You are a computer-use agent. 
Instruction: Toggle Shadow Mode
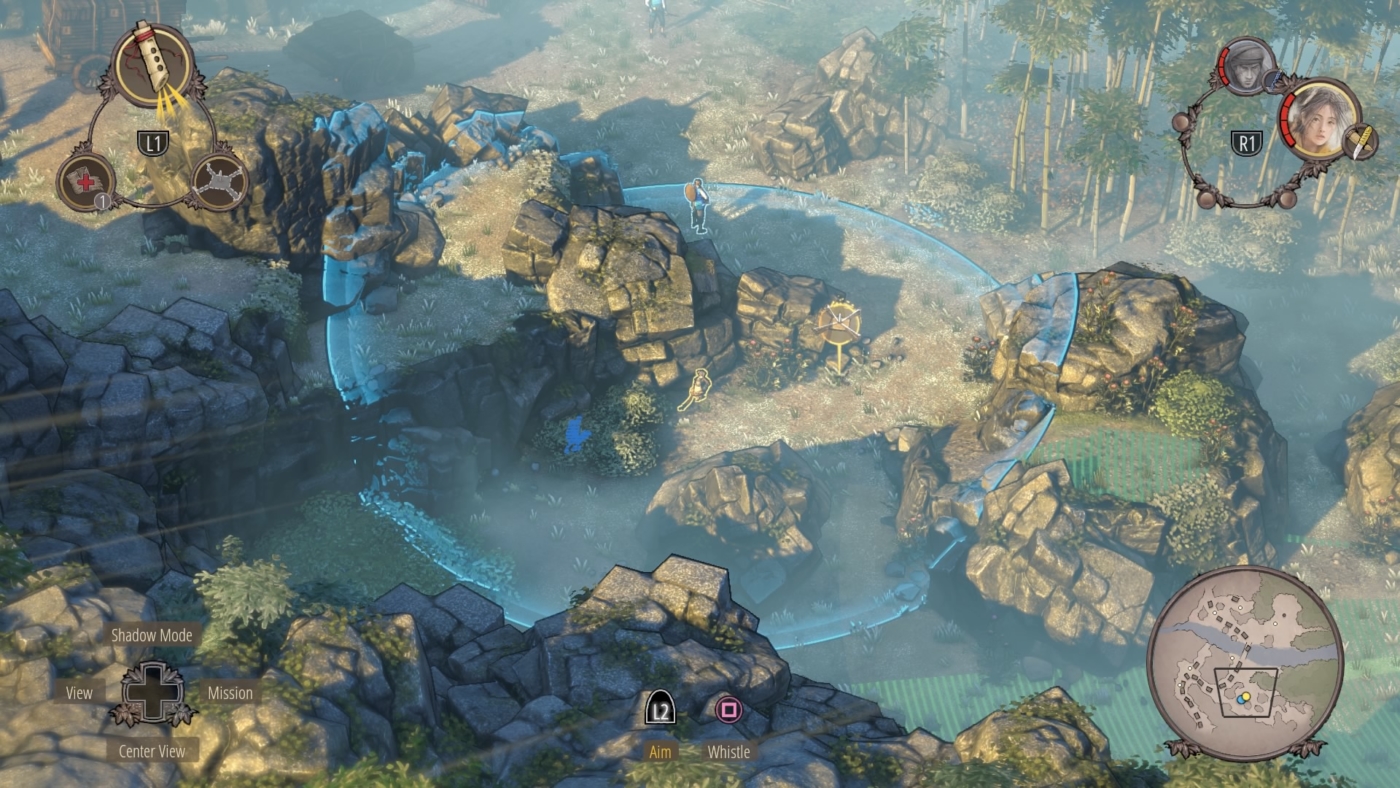pyautogui.click(x=151, y=635)
